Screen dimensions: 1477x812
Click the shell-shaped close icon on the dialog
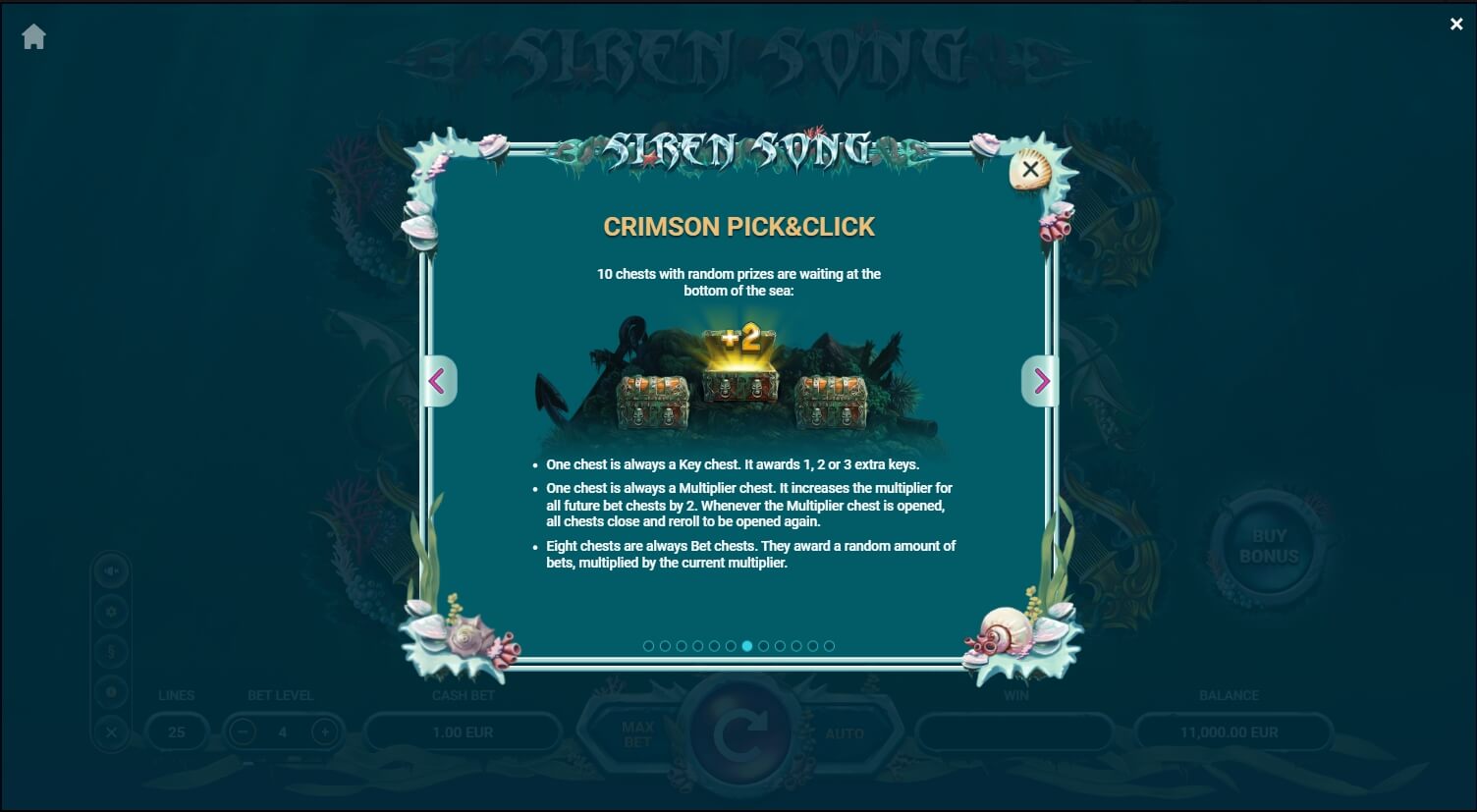(x=1028, y=168)
